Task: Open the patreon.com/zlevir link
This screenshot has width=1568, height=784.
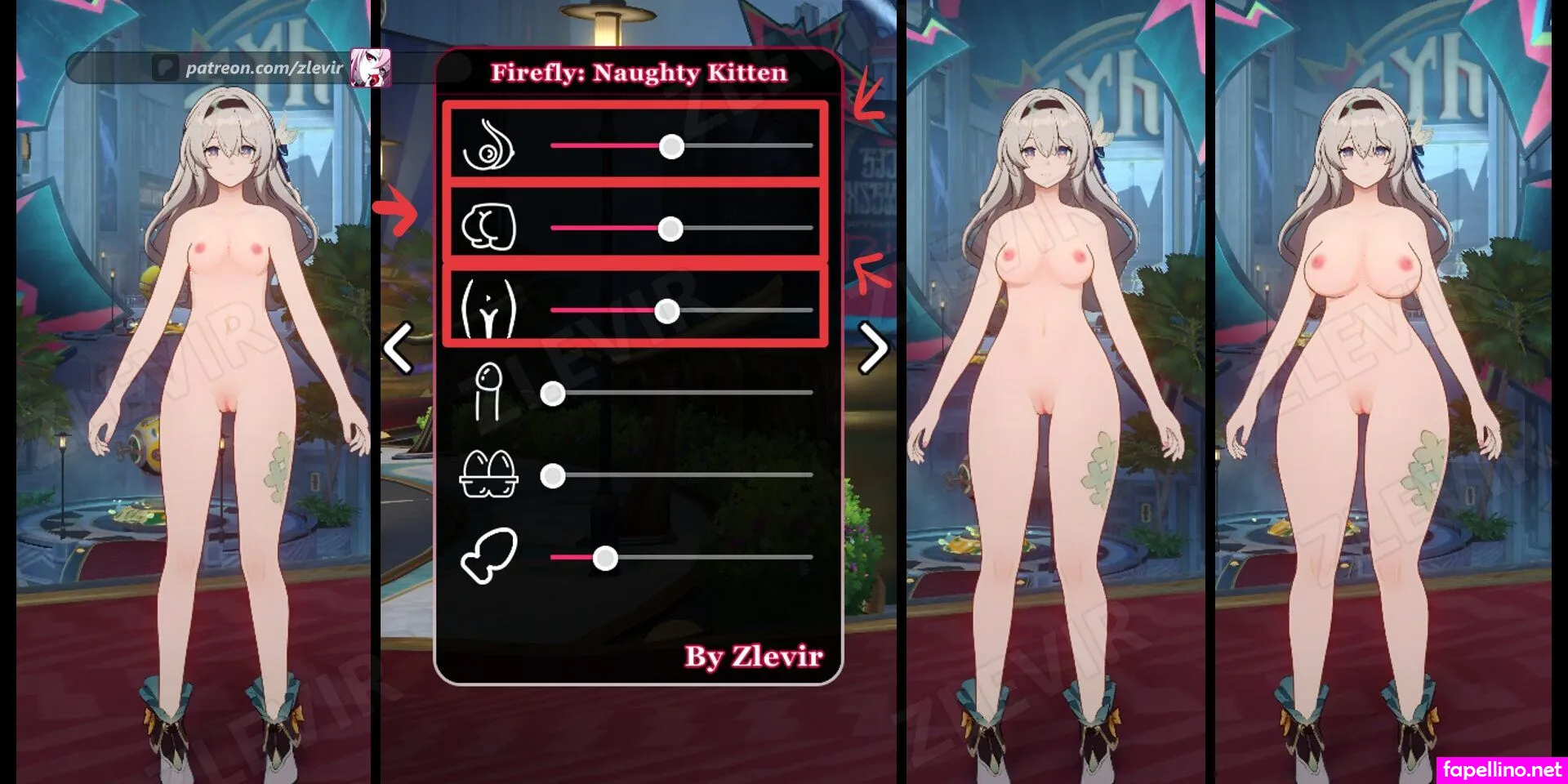Action: pos(264,68)
